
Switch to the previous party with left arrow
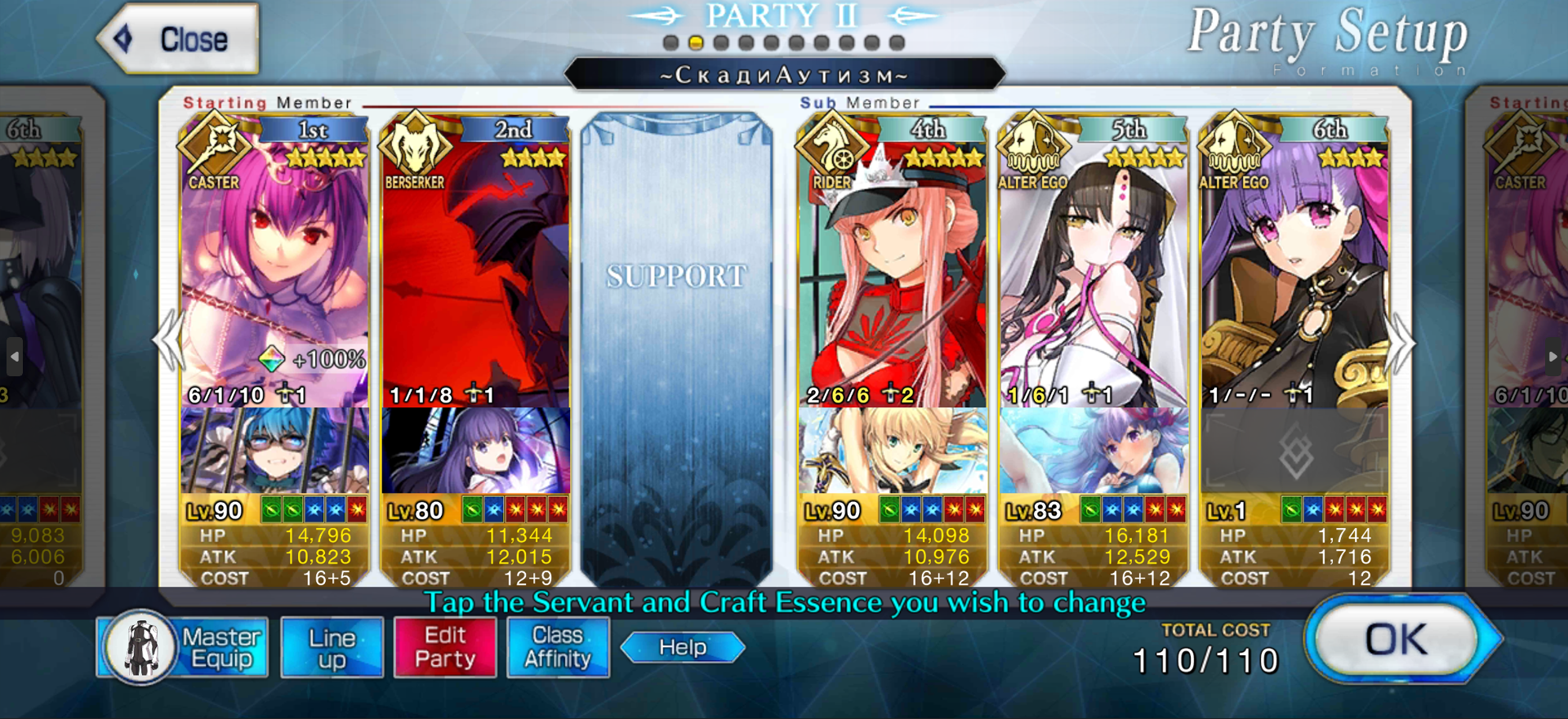pyautogui.click(x=170, y=343)
